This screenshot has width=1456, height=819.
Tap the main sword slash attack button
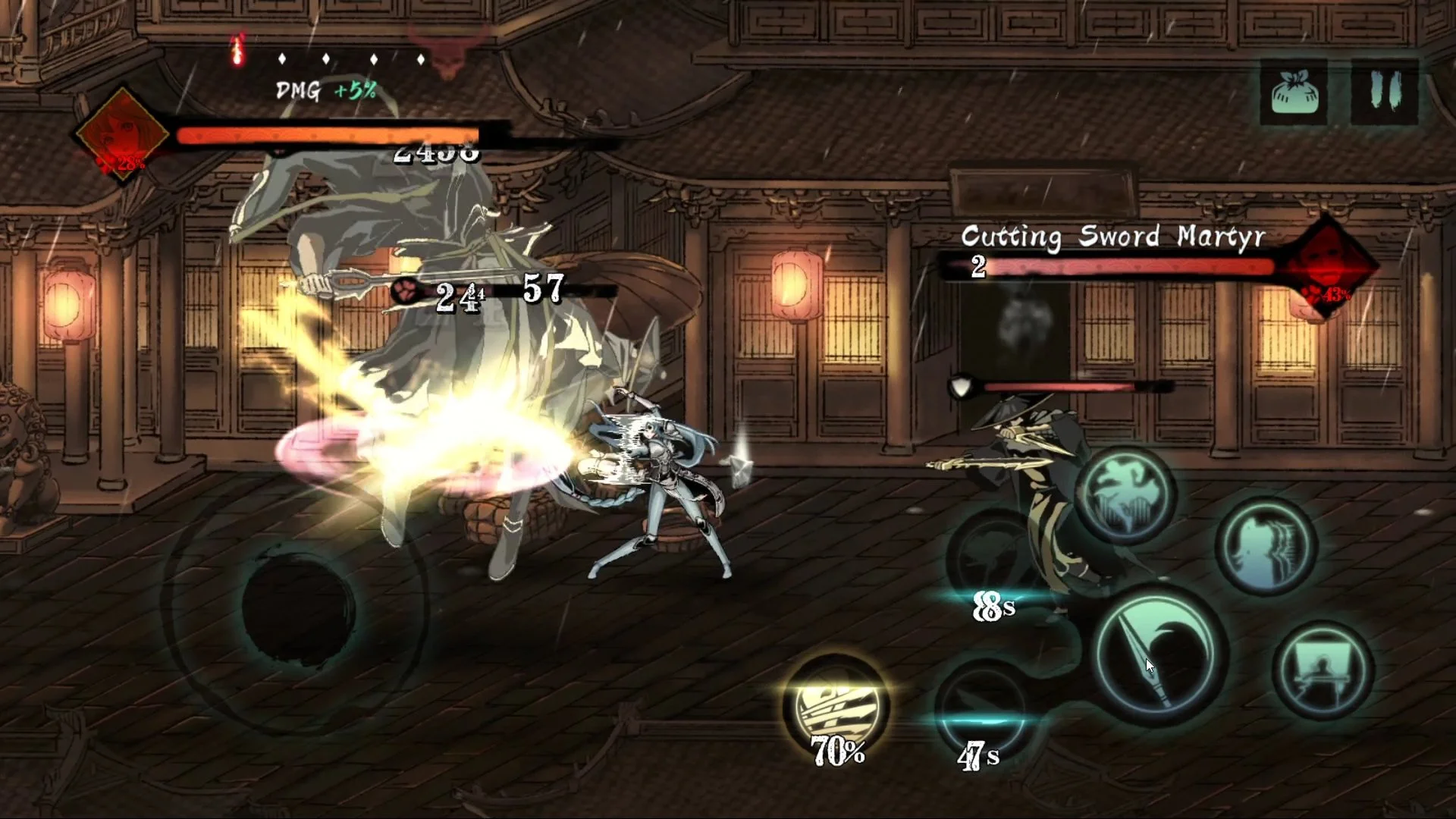pyautogui.click(x=1159, y=654)
